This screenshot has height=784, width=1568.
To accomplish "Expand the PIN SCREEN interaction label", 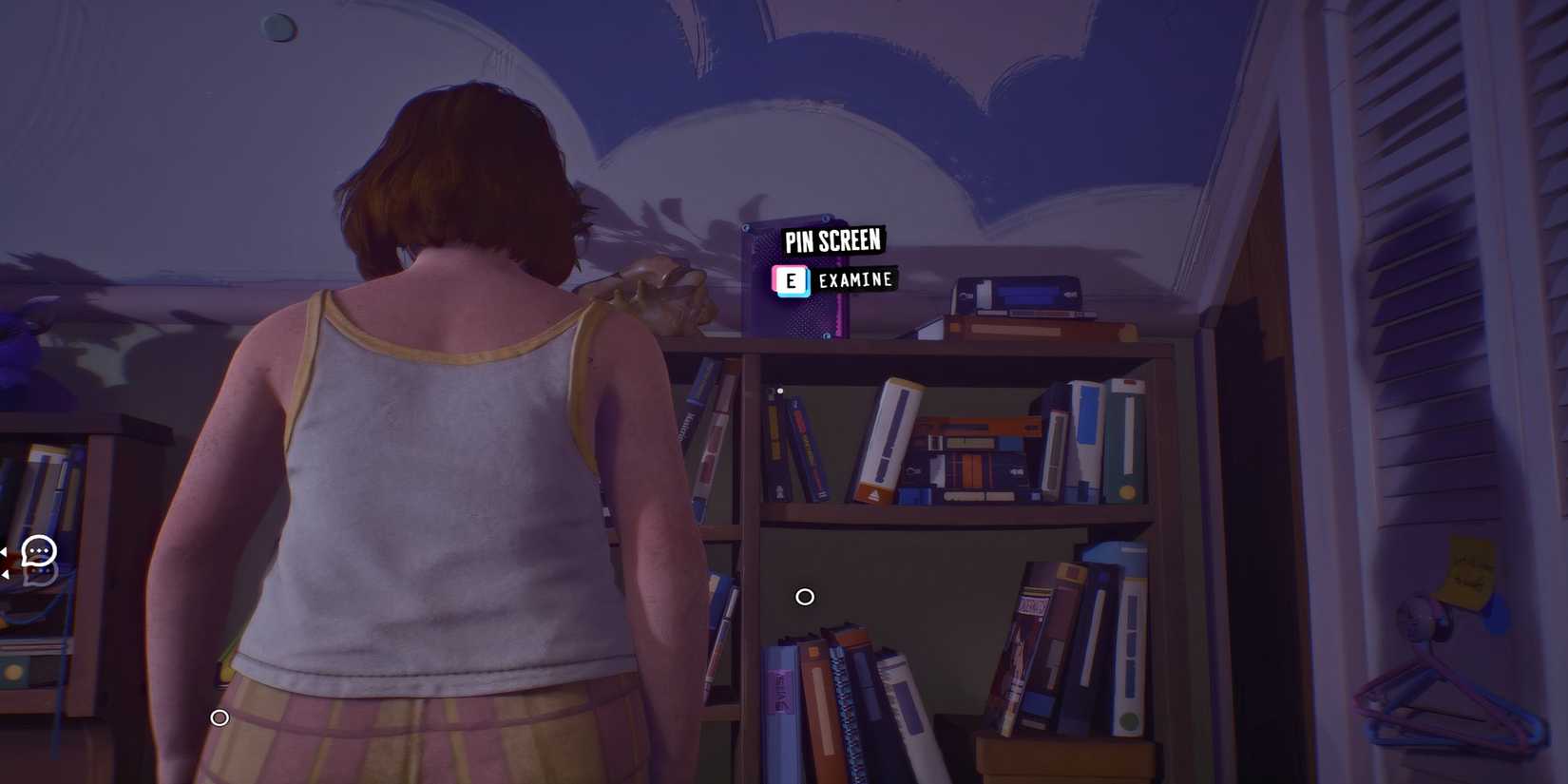I will 832,240.
